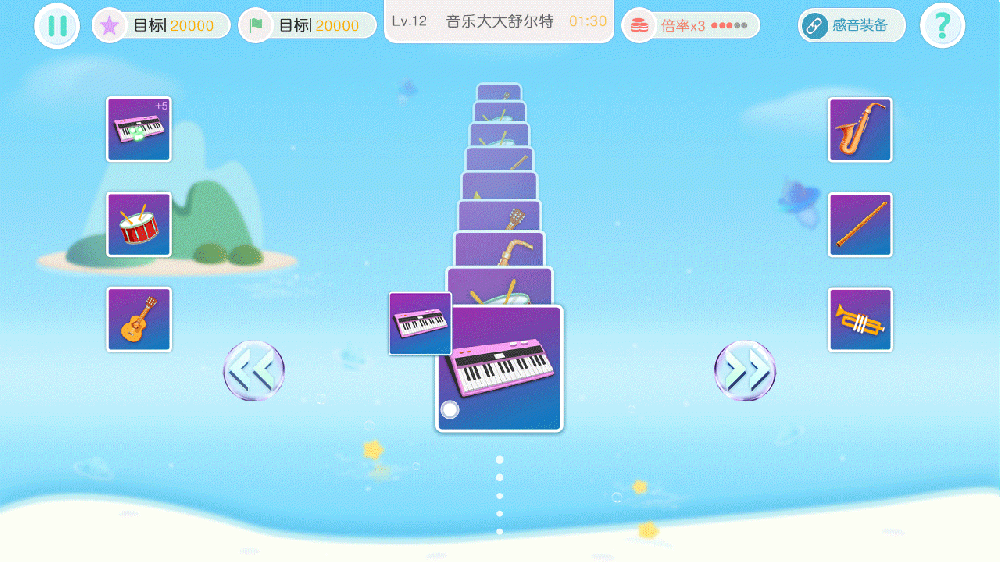
Task: Select the saxophone tile
Action: click(x=860, y=129)
